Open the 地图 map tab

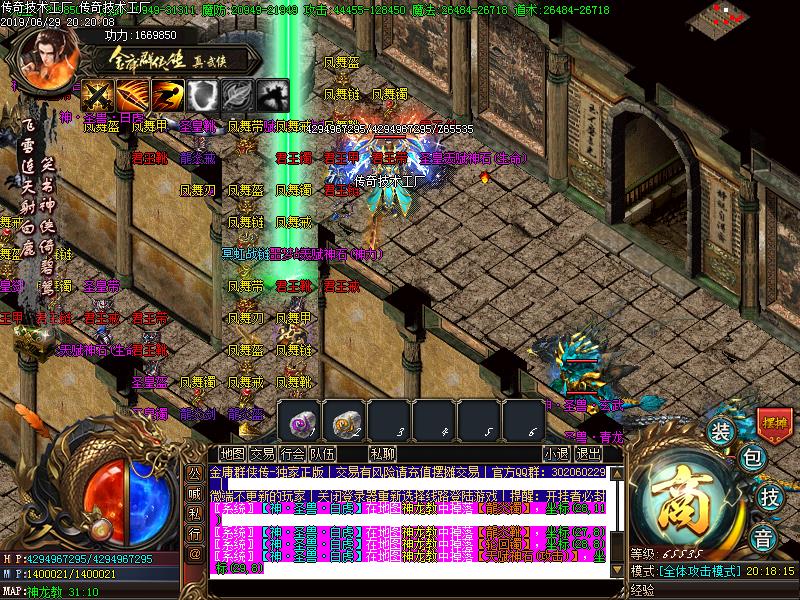point(232,453)
